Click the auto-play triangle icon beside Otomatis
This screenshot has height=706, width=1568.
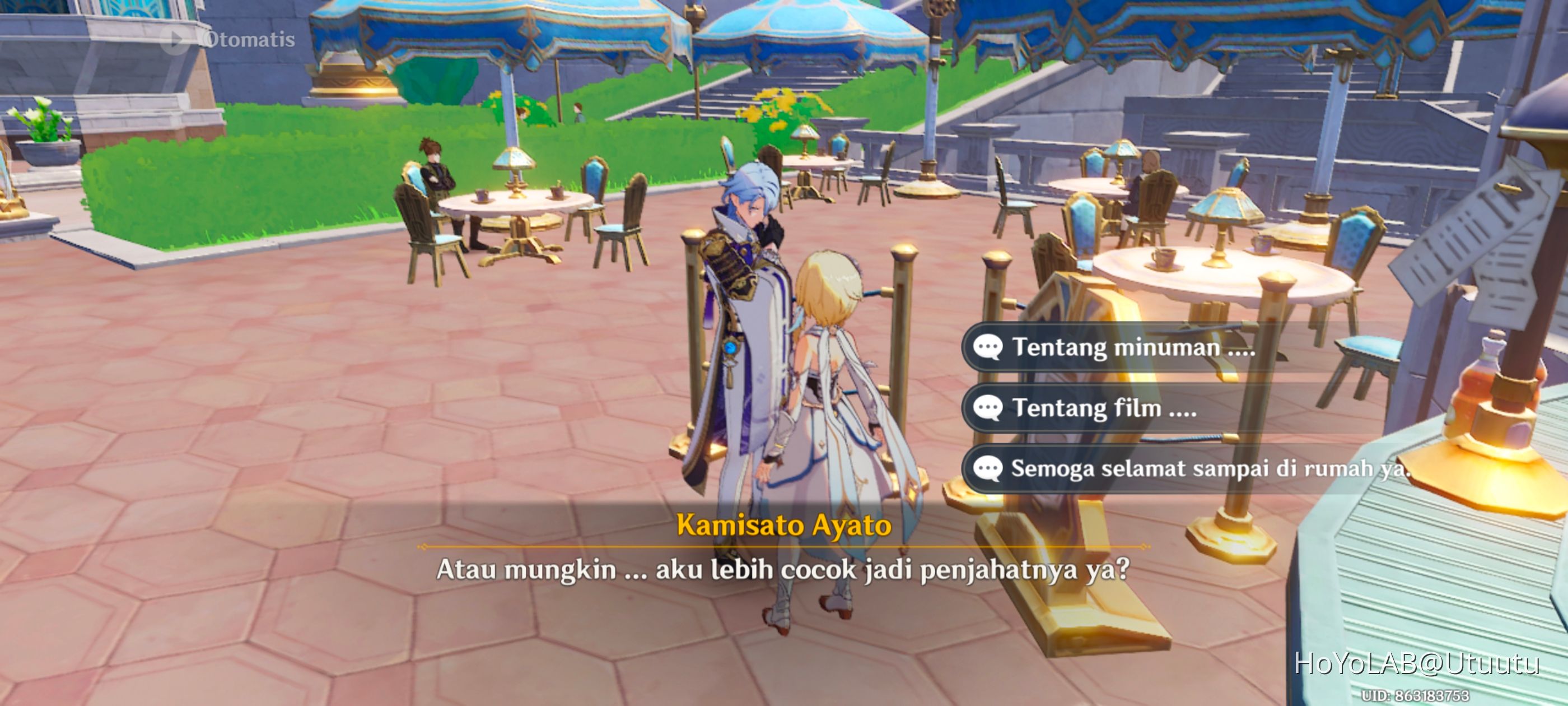click(177, 40)
